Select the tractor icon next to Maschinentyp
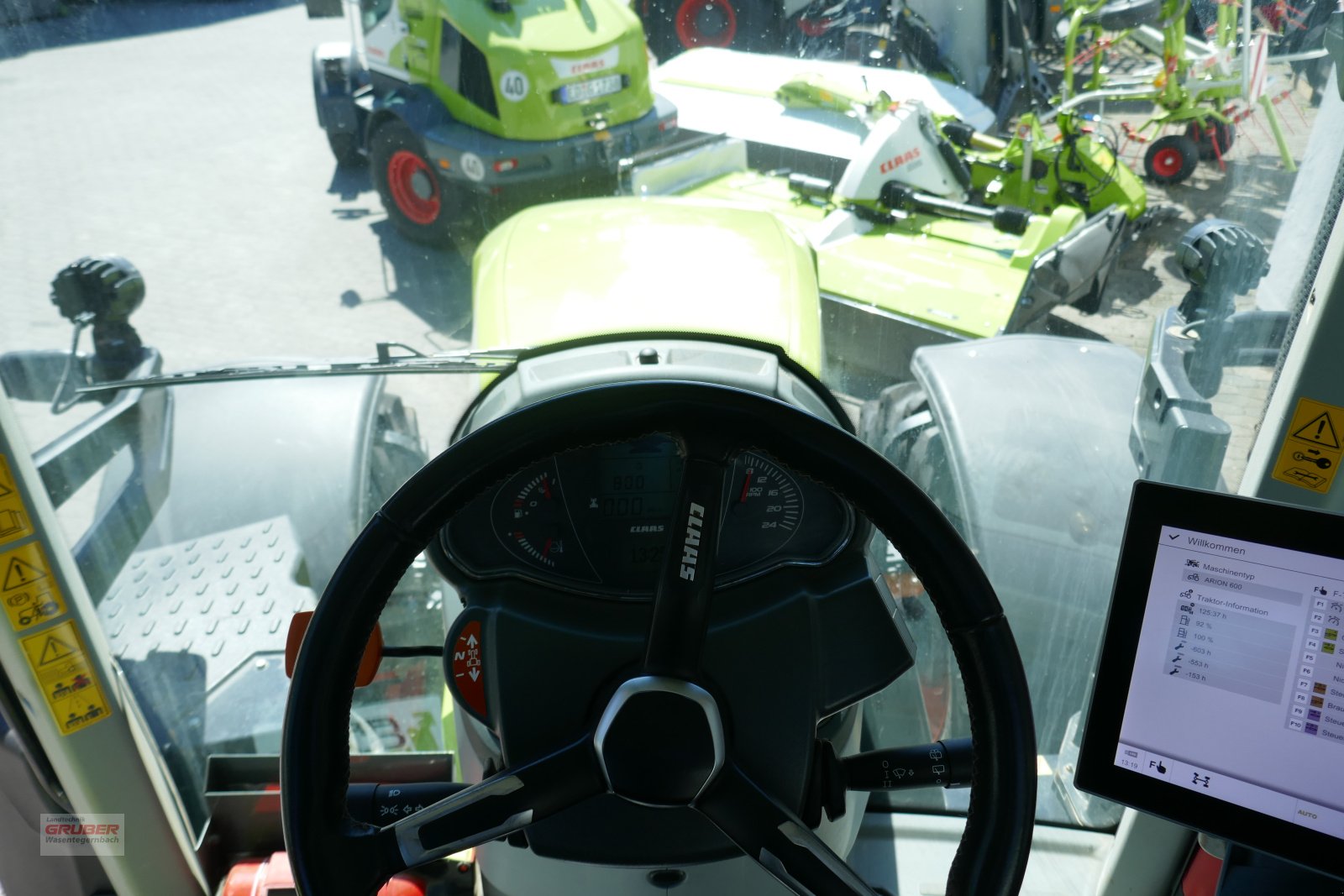The width and height of the screenshot is (1344, 896). [x=1193, y=564]
